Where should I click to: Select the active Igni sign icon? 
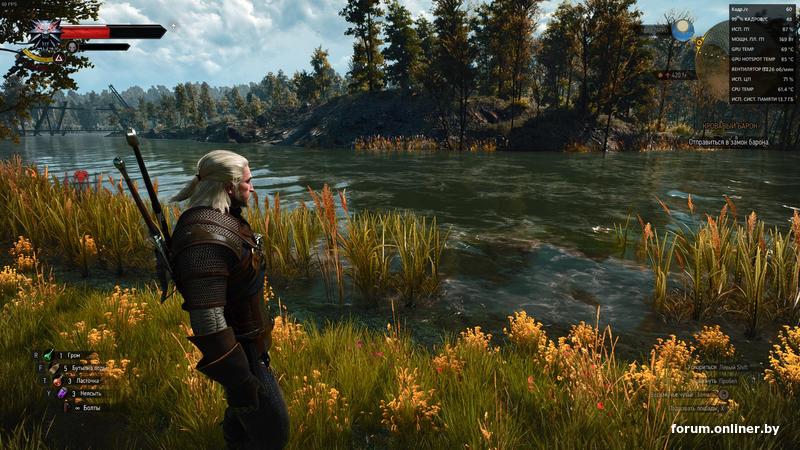coord(57,58)
